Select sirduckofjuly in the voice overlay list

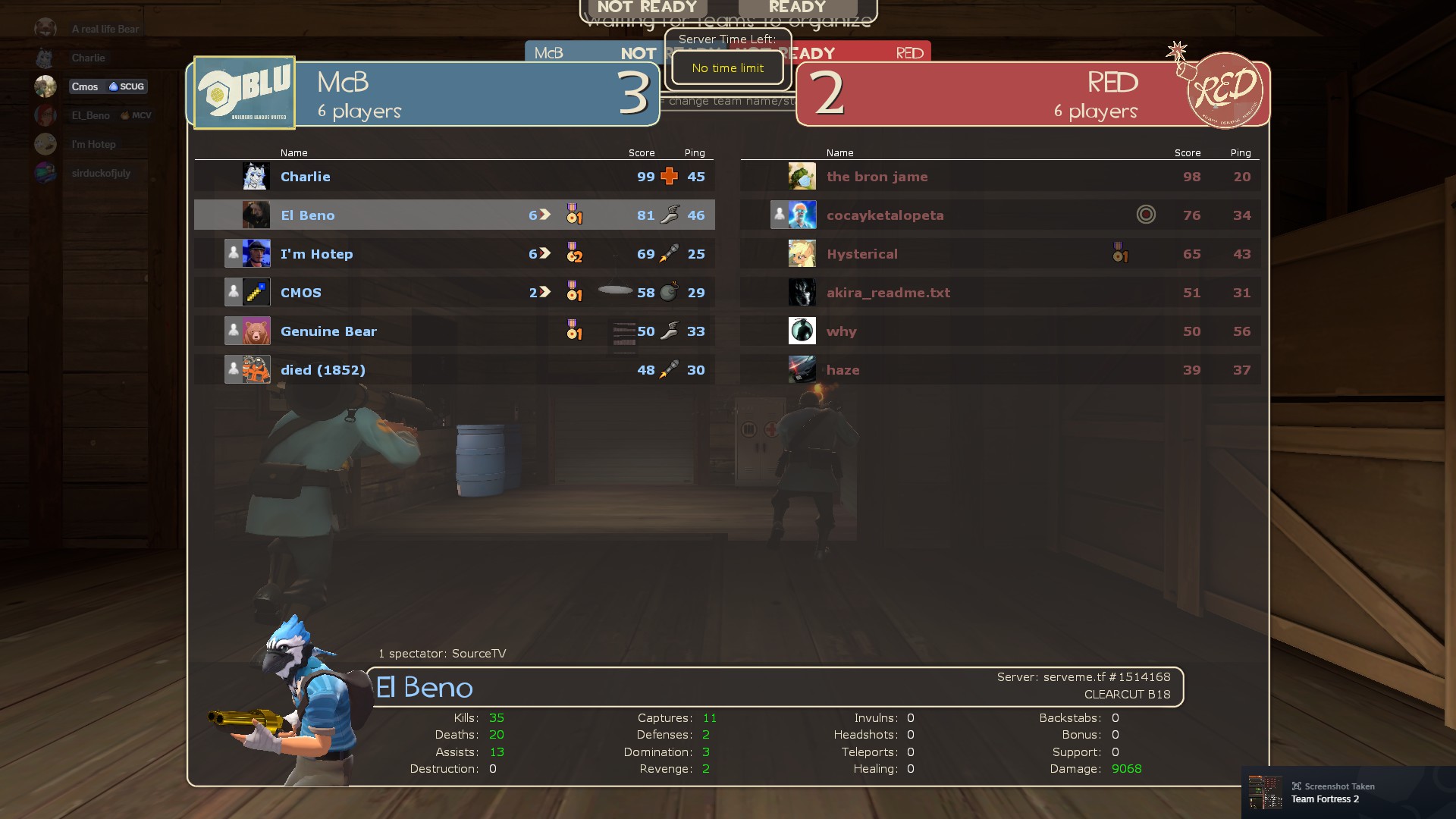coord(101,173)
